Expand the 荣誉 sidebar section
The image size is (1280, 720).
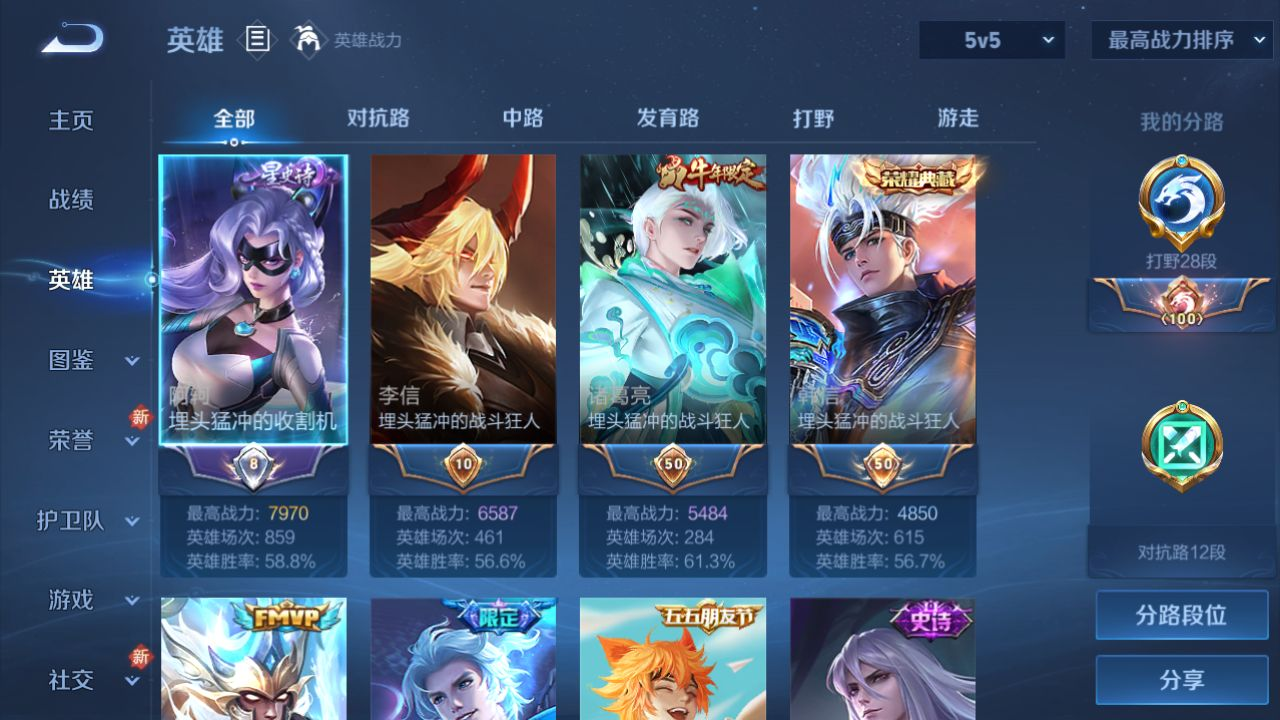point(90,440)
